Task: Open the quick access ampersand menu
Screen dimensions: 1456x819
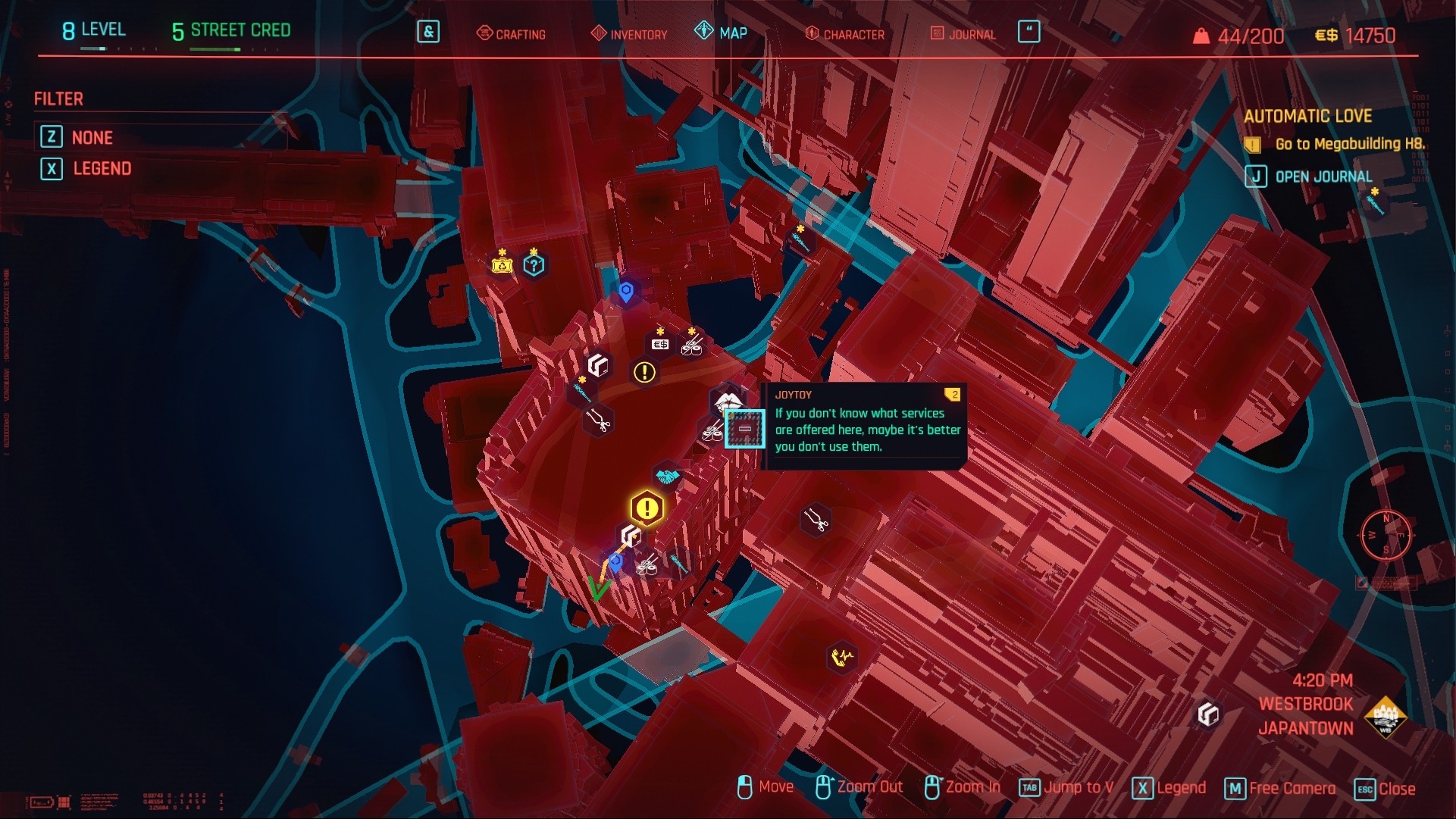Action: click(428, 33)
